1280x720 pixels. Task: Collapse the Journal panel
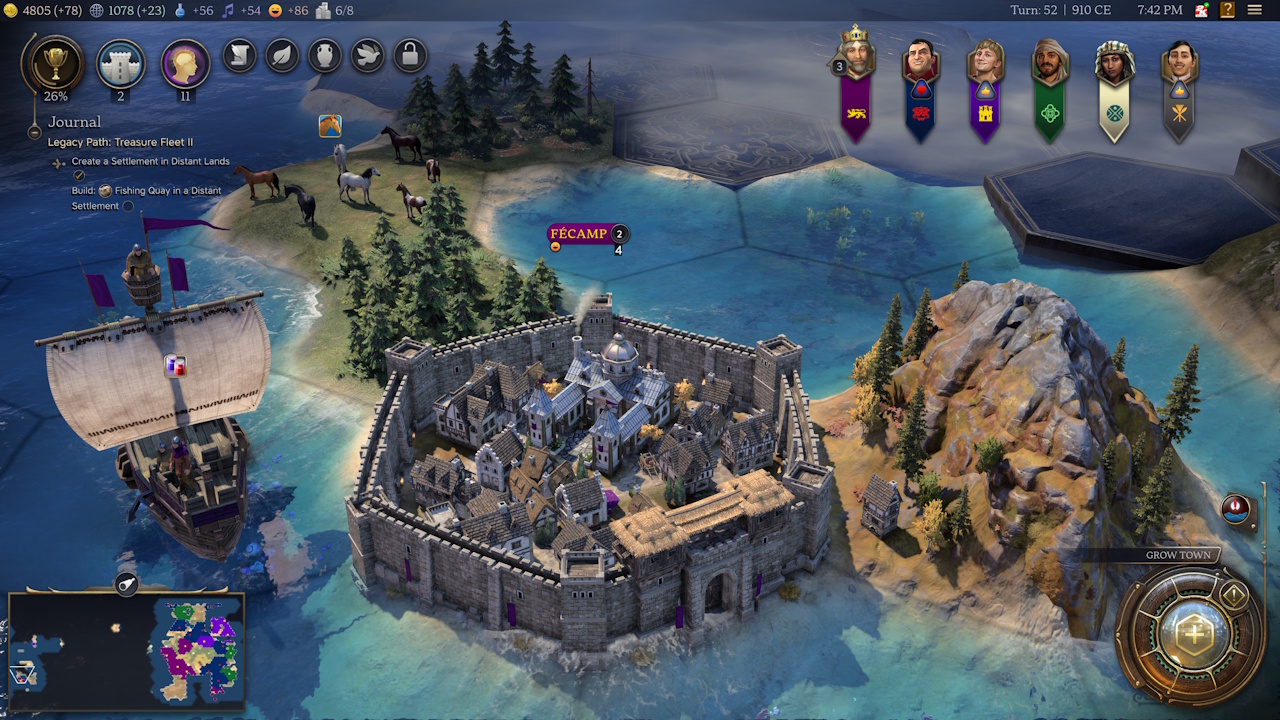pos(34,132)
